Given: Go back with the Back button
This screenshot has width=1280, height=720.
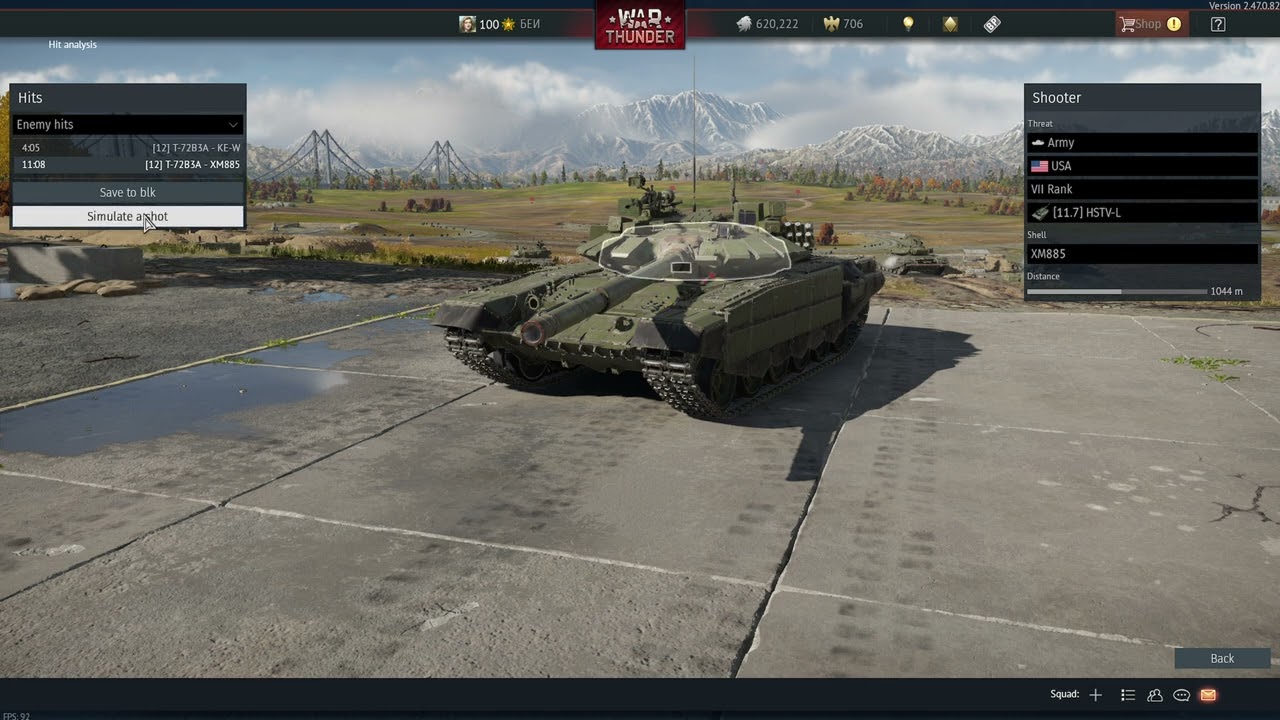Looking at the screenshot, I should coord(1222,658).
